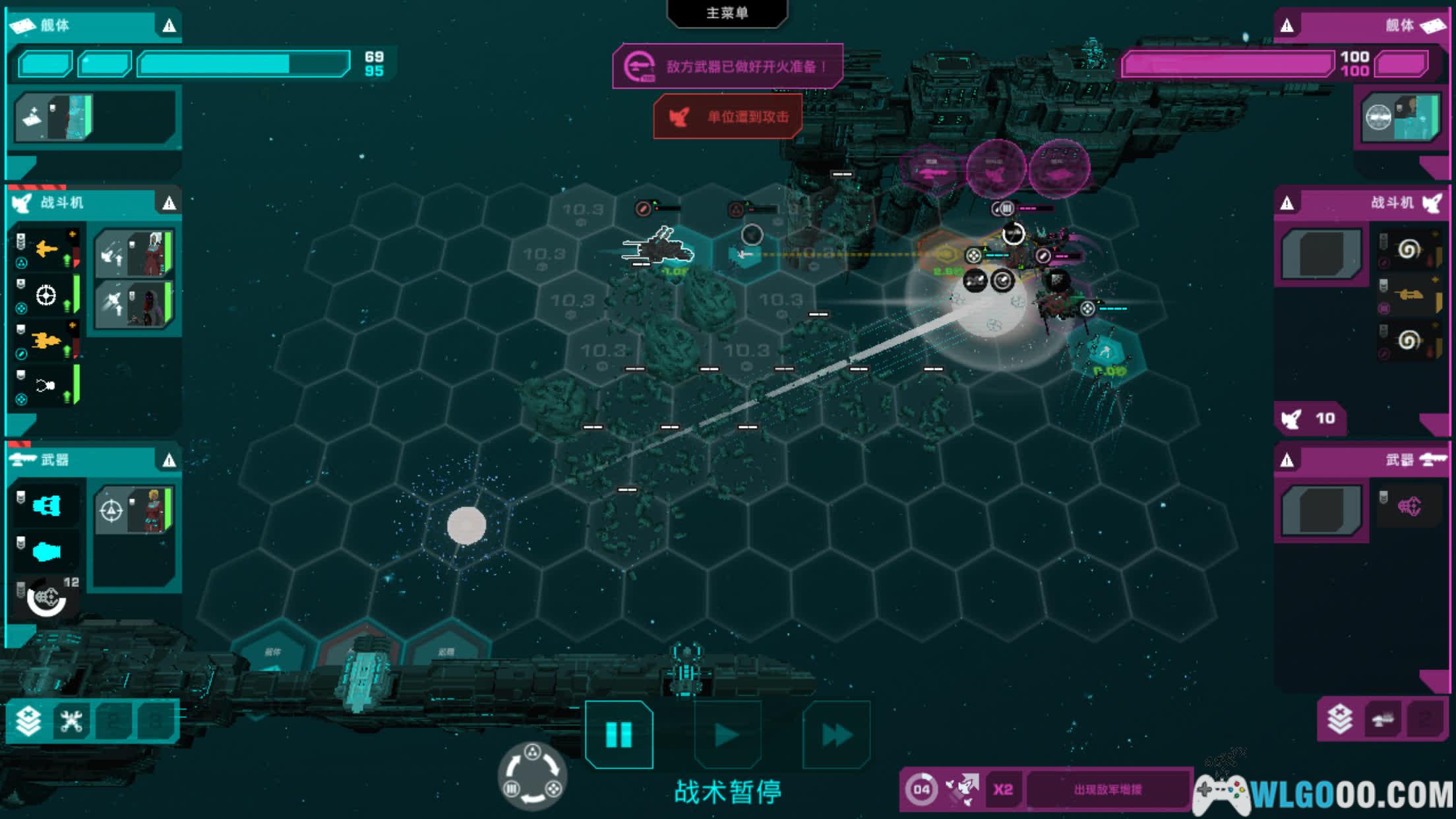Select the claw-shaped fighter squadron slot
The height and width of the screenshot is (819, 1456).
tap(46, 386)
